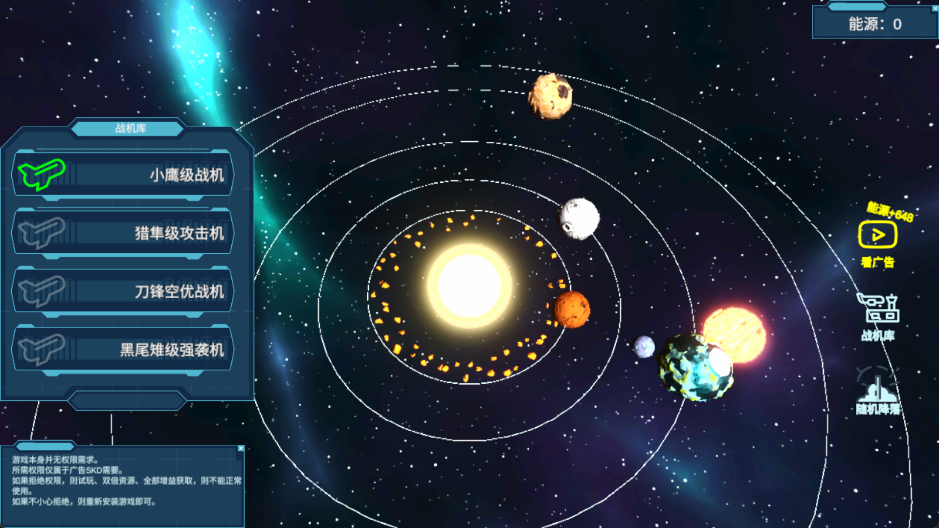
Task: Open the 战机库 hangar icon
Action: click(877, 311)
